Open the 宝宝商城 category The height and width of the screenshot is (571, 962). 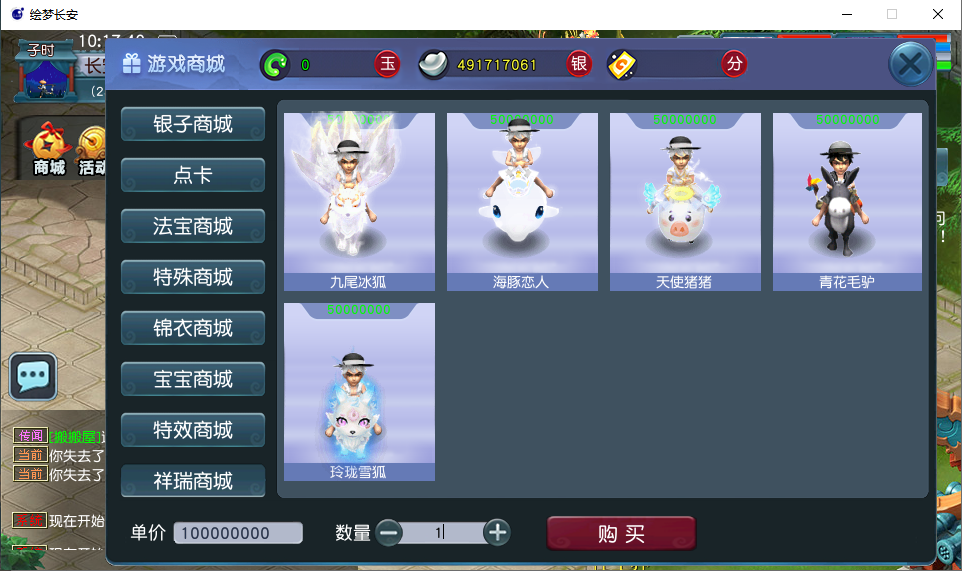click(x=193, y=379)
